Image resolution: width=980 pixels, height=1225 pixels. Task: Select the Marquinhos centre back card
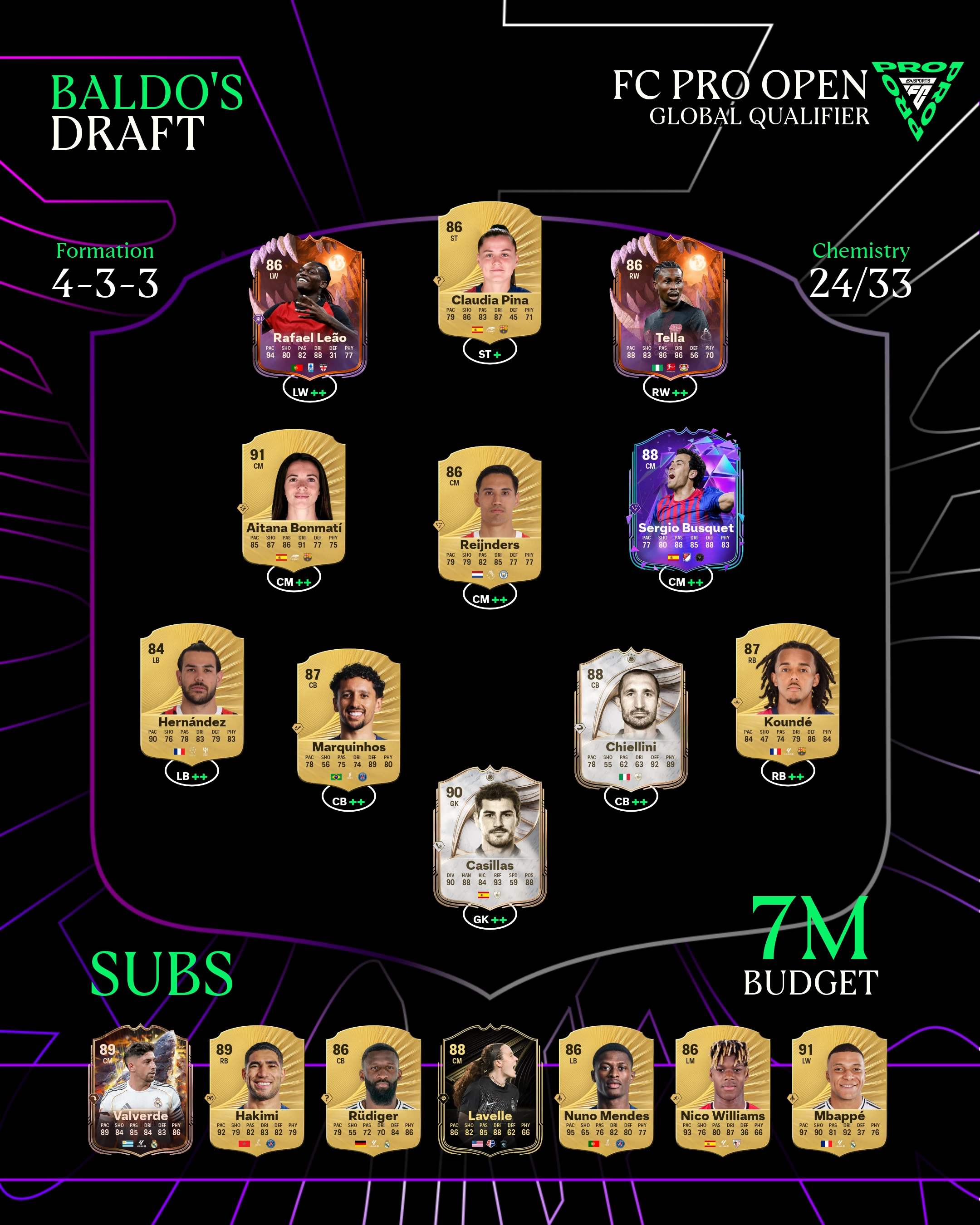pos(348,716)
